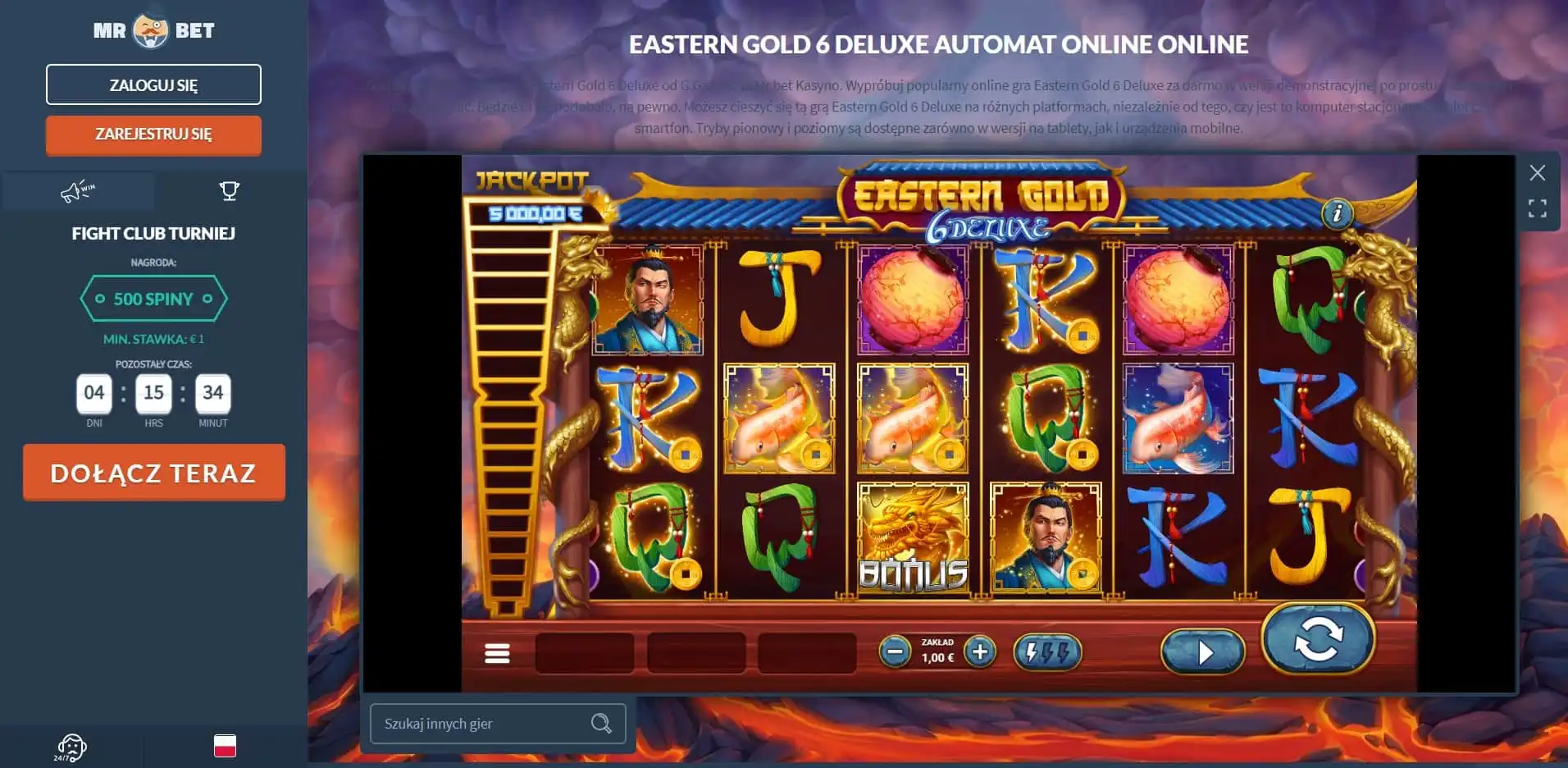Expand the bet amount controls
Screen dimensions: 1568x768
click(x=936, y=652)
